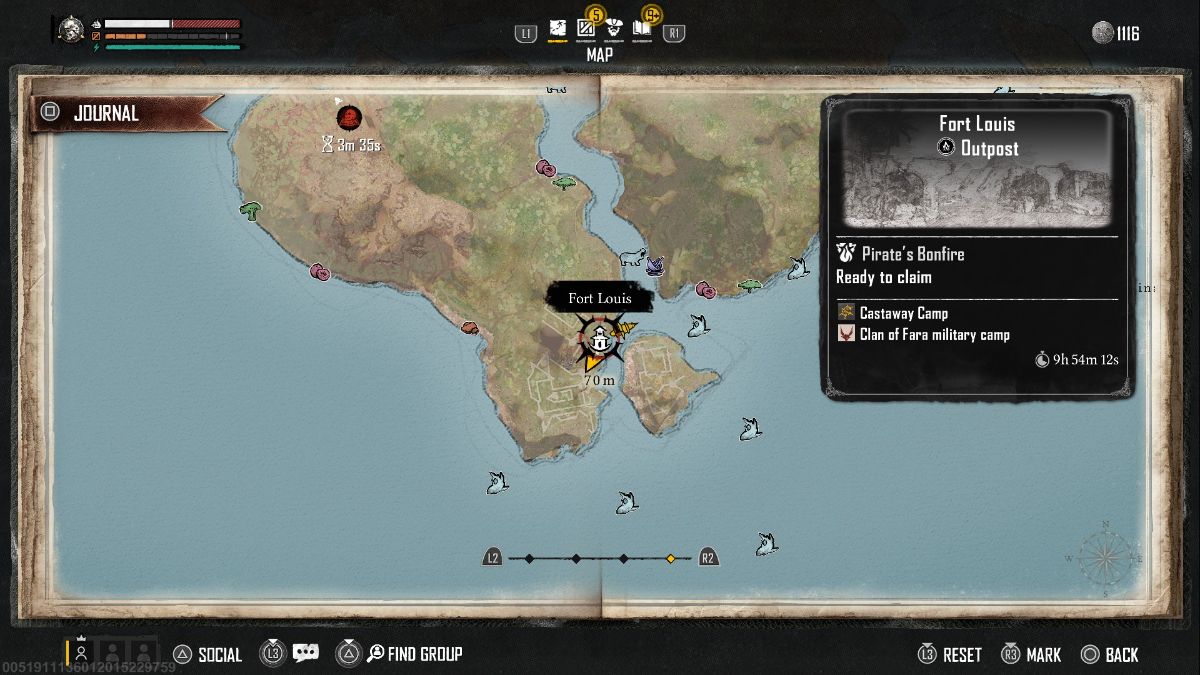Set zoom to the yellow diamond level

(671, 558)
